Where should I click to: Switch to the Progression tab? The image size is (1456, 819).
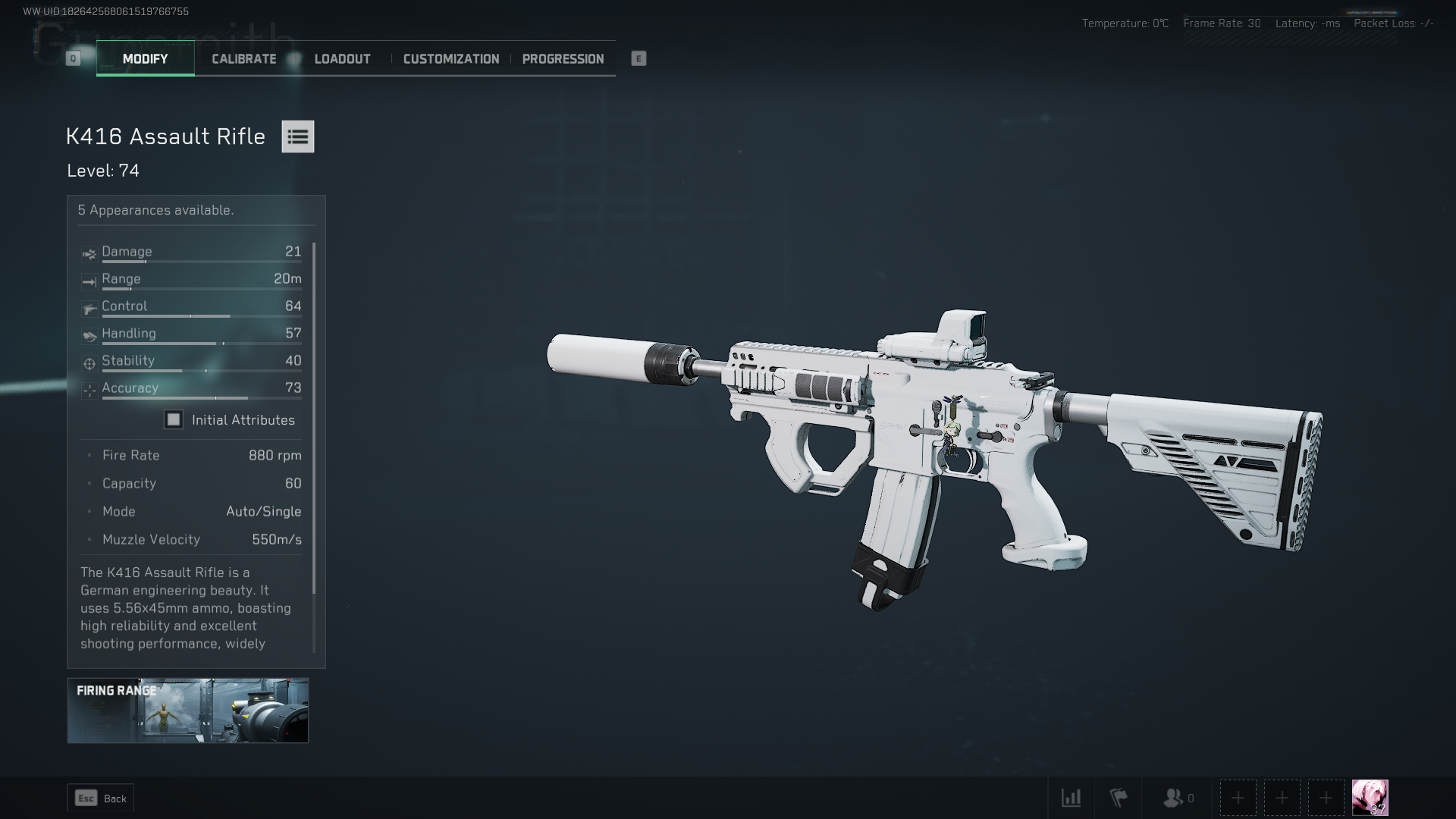[563, 58]
